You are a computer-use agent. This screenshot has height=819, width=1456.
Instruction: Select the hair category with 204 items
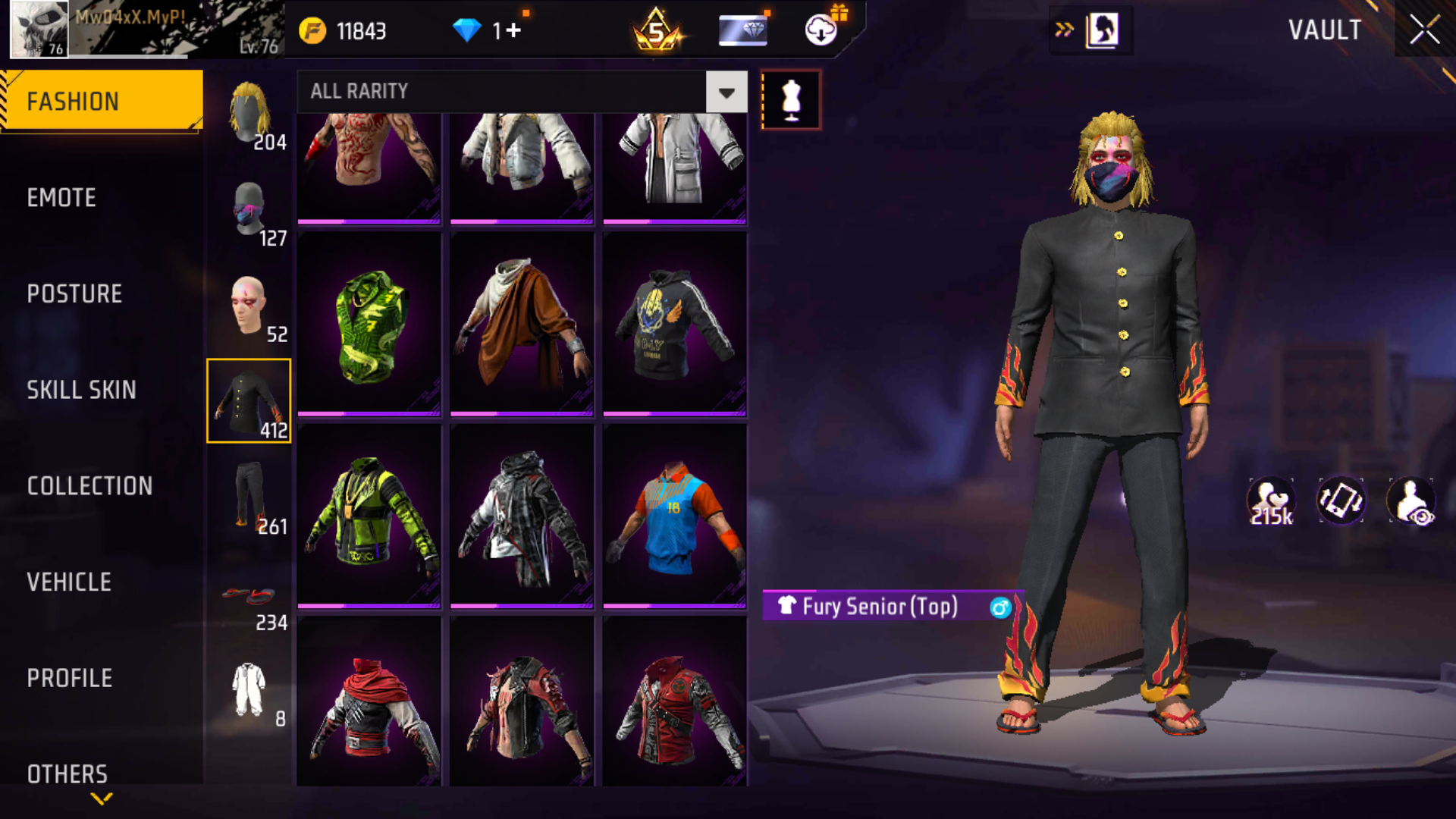(x=250, y=114)
